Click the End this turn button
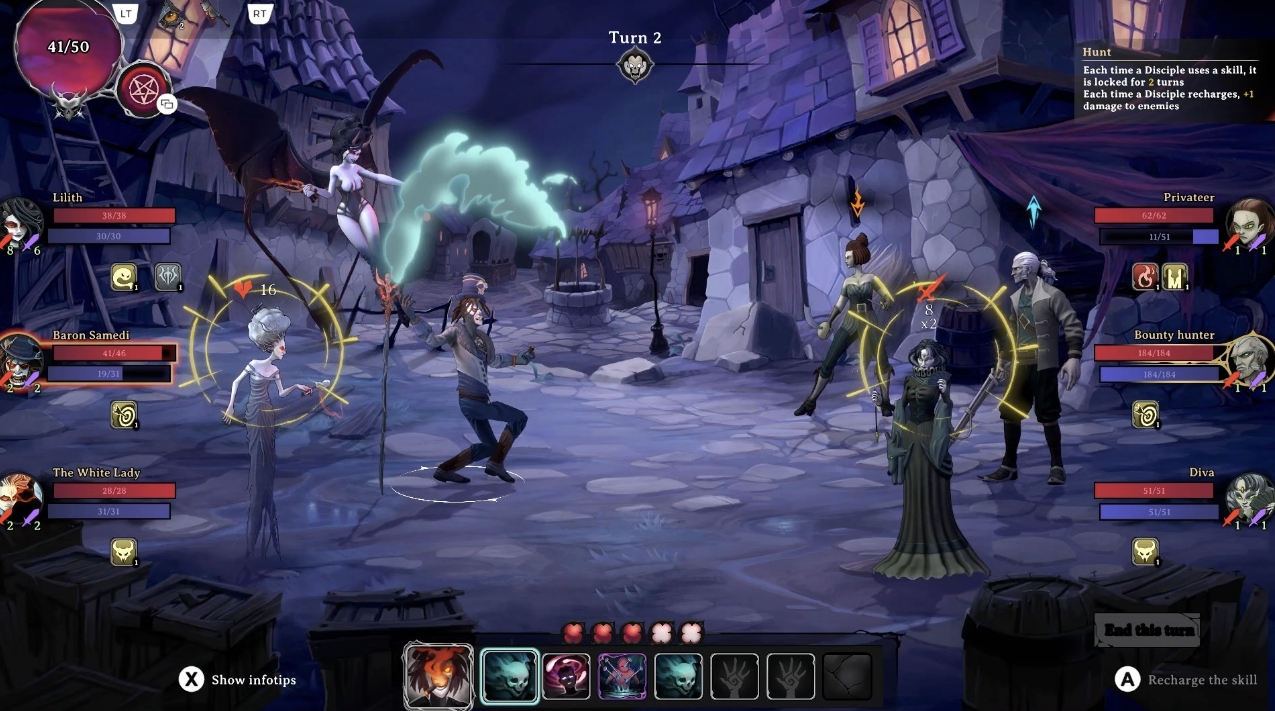Viewport: 1275px width, 711px height. coord(1147,630)
